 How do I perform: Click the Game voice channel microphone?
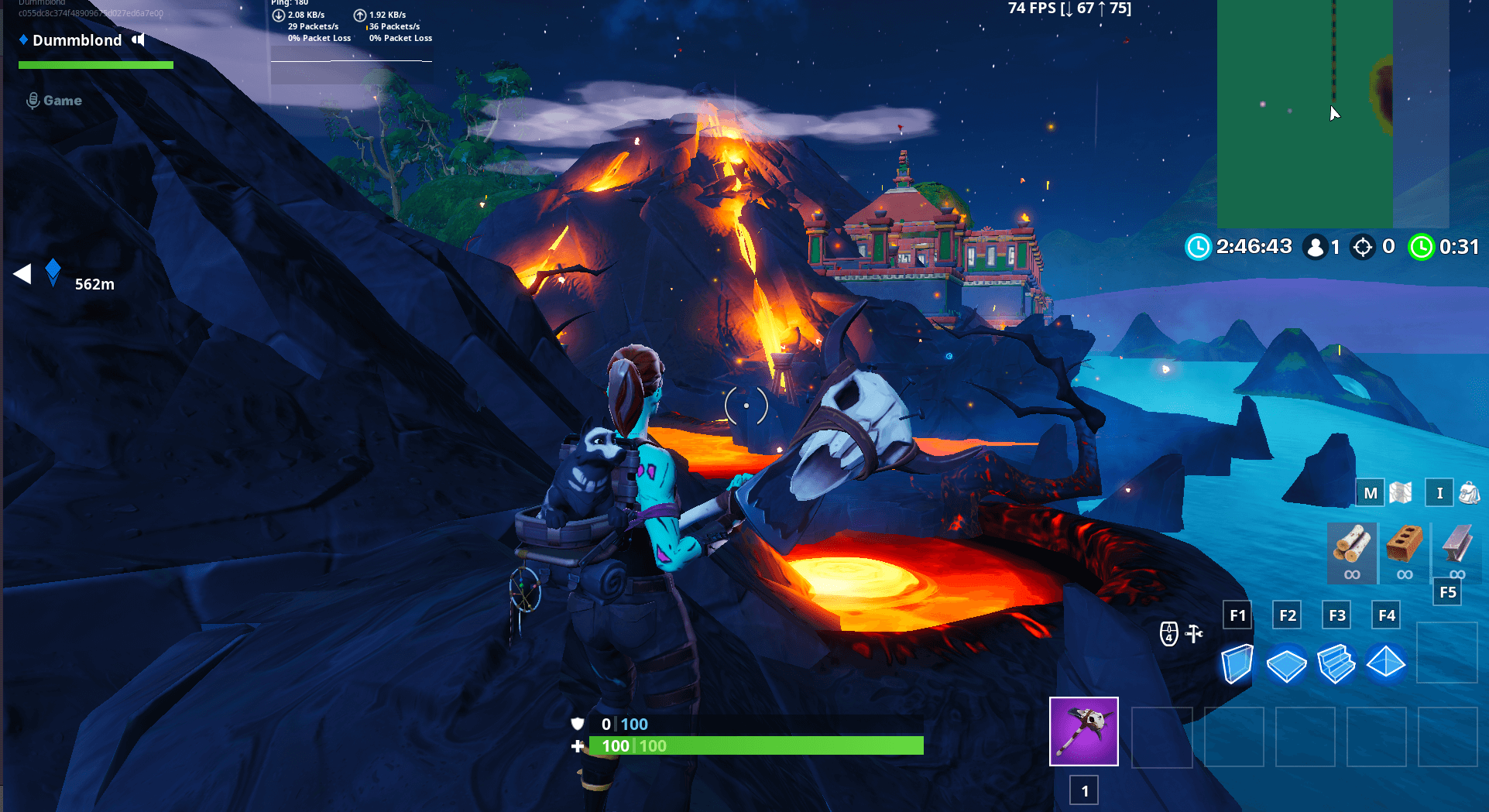[x=33, y=101]
